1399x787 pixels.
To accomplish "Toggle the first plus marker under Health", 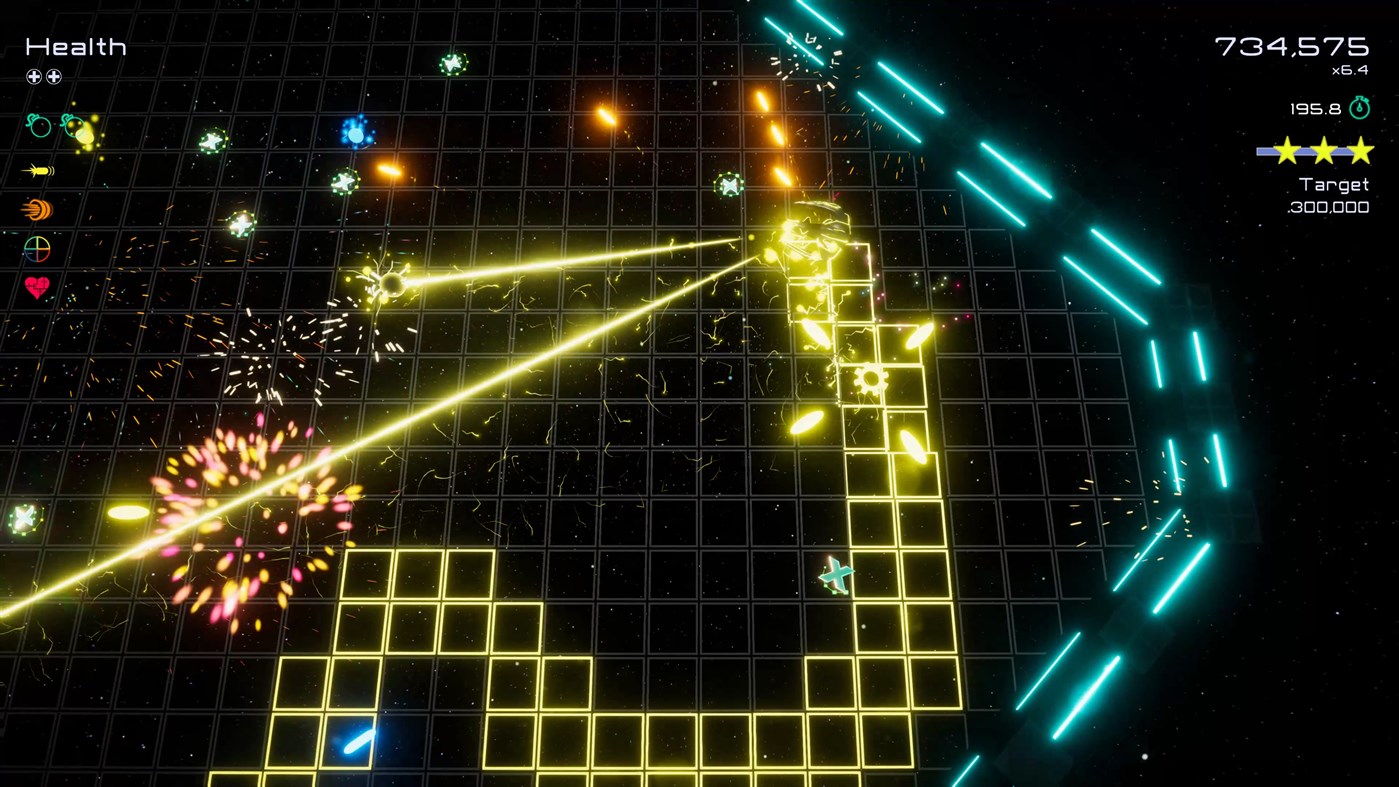I will coord(35,75).
